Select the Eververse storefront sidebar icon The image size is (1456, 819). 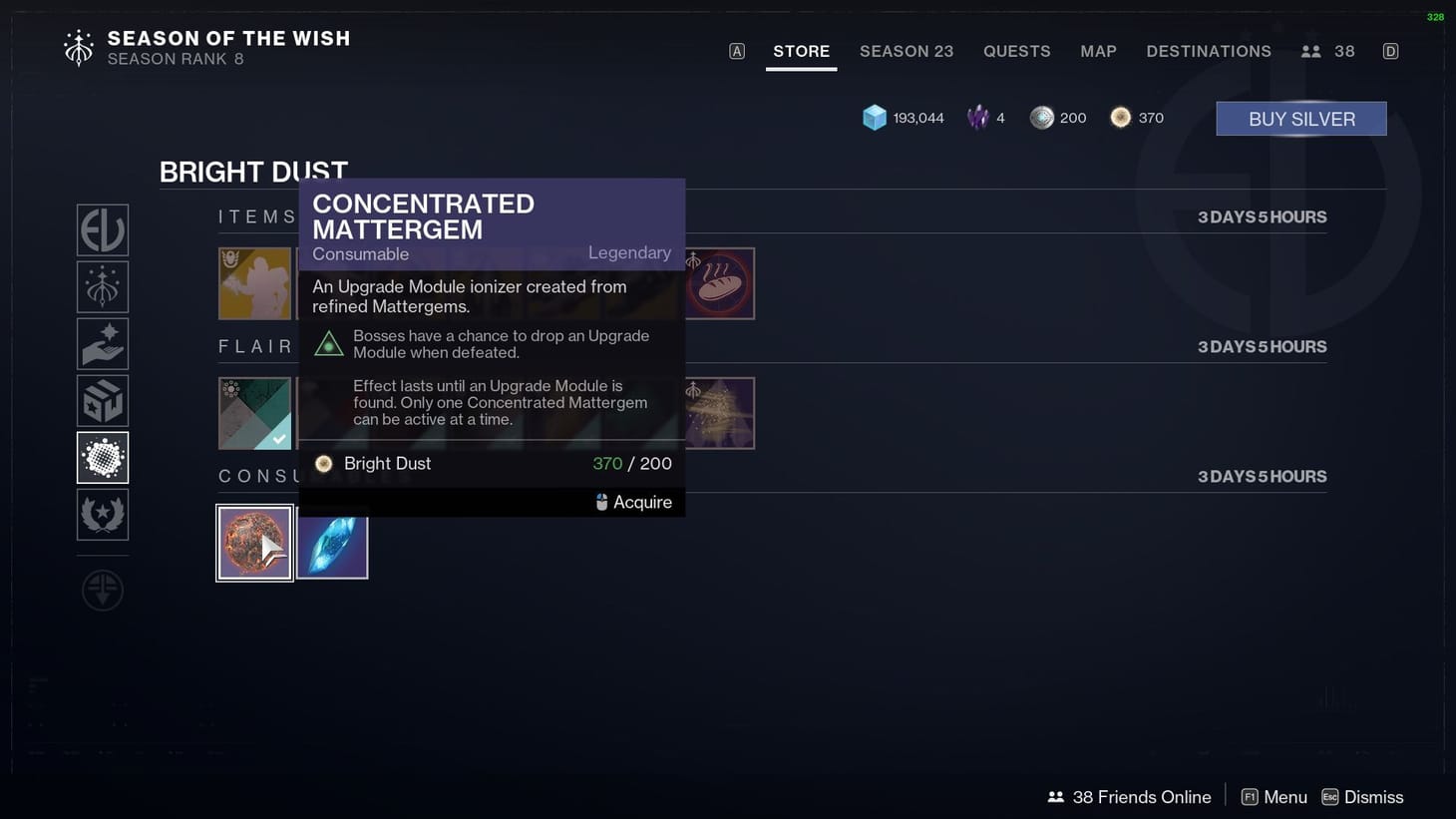(102, 229)
